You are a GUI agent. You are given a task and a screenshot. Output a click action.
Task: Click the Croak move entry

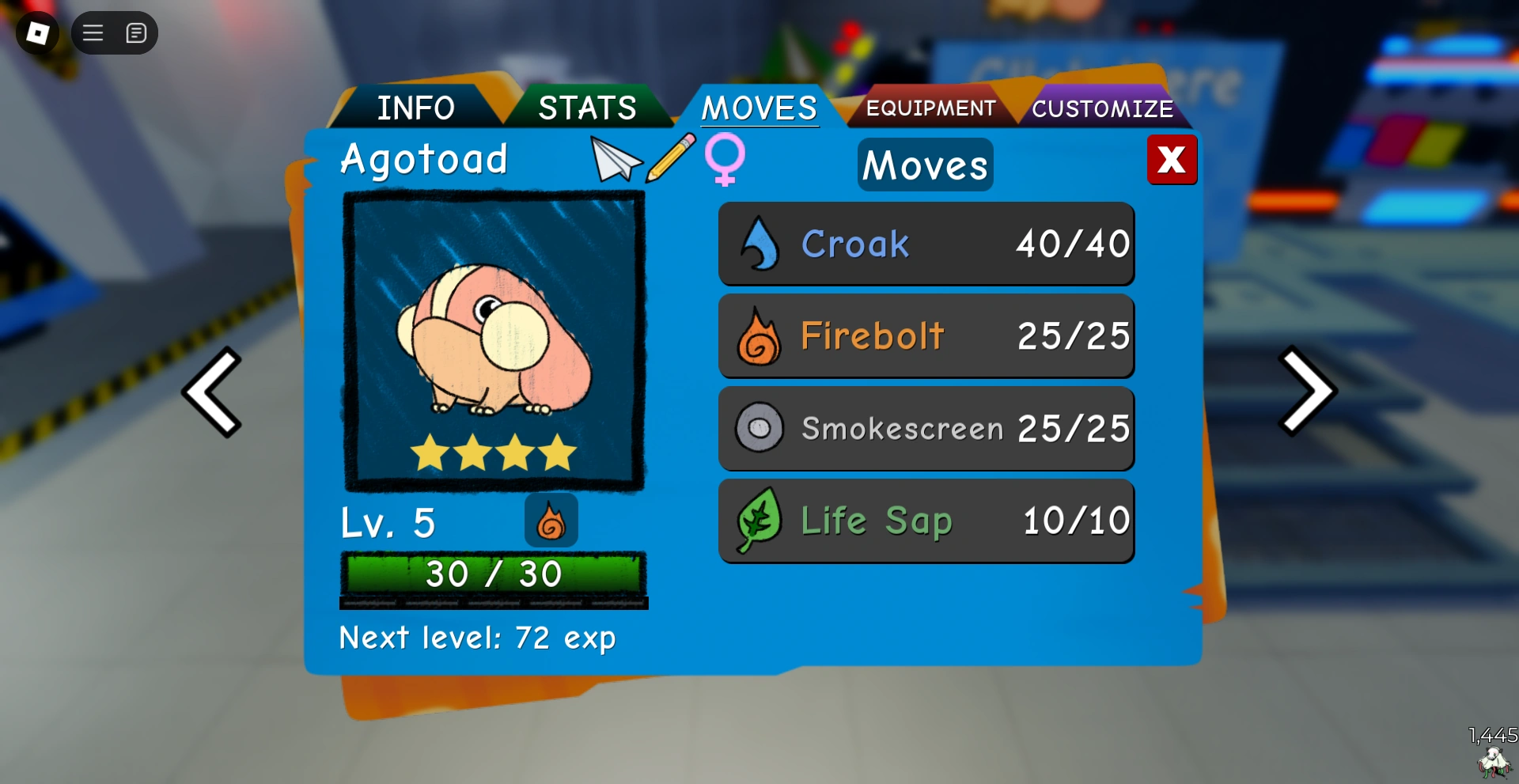[x=926, y=244]
